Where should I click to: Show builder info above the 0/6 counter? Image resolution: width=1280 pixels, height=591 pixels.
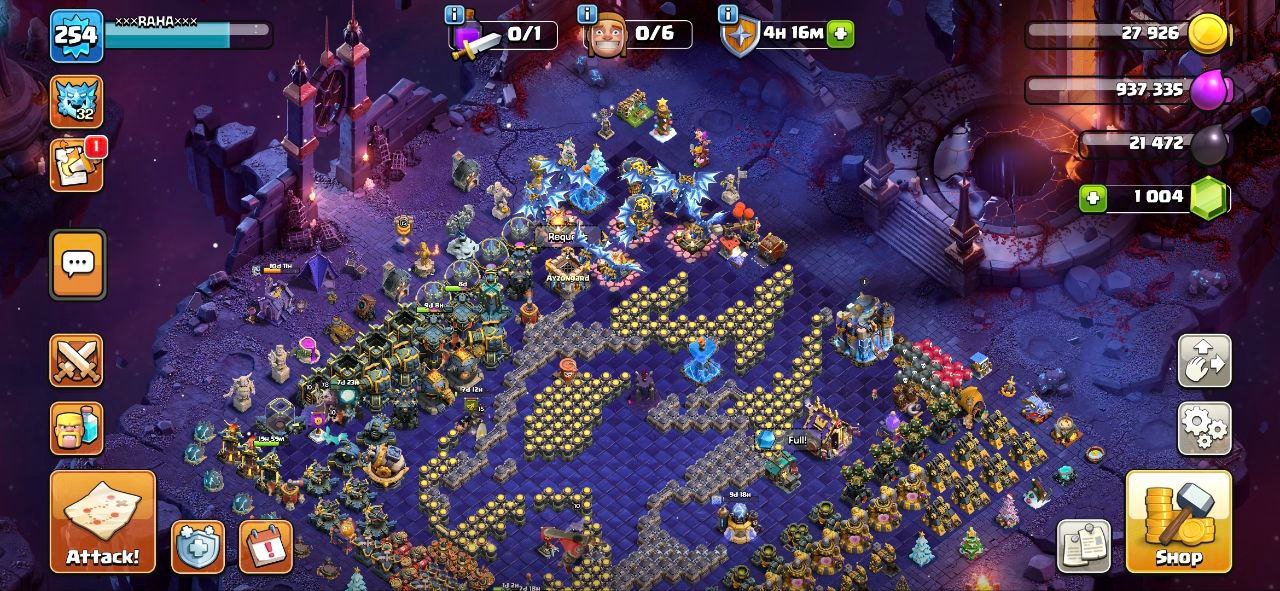click(587, 13)
